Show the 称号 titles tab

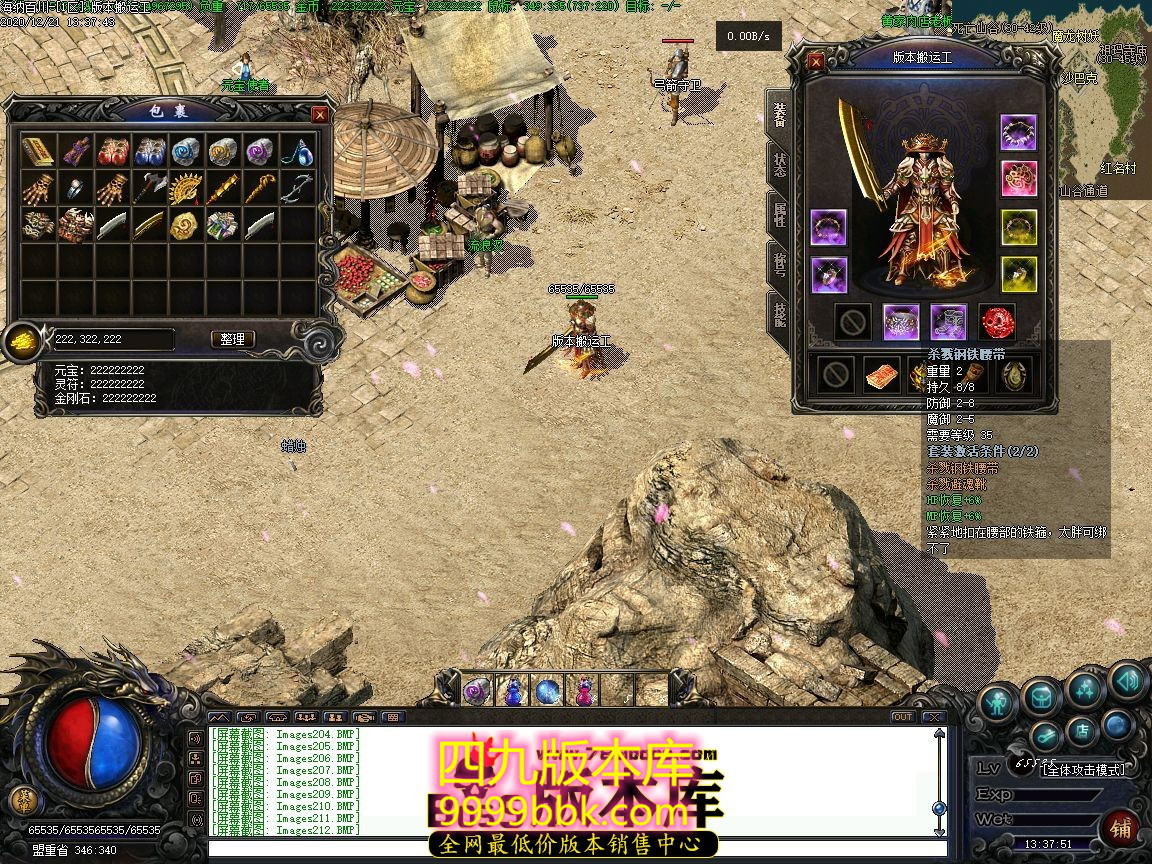779,263
